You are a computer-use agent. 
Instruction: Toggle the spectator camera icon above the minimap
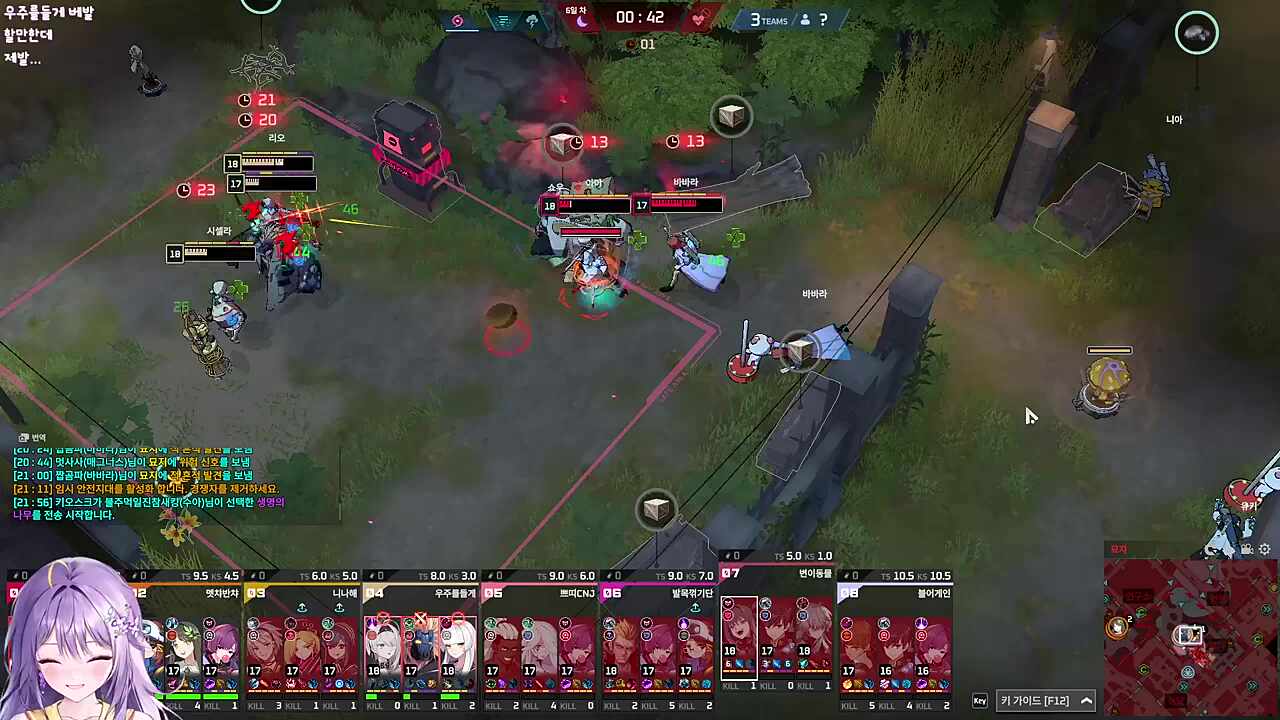click(x=1246, y=548)
